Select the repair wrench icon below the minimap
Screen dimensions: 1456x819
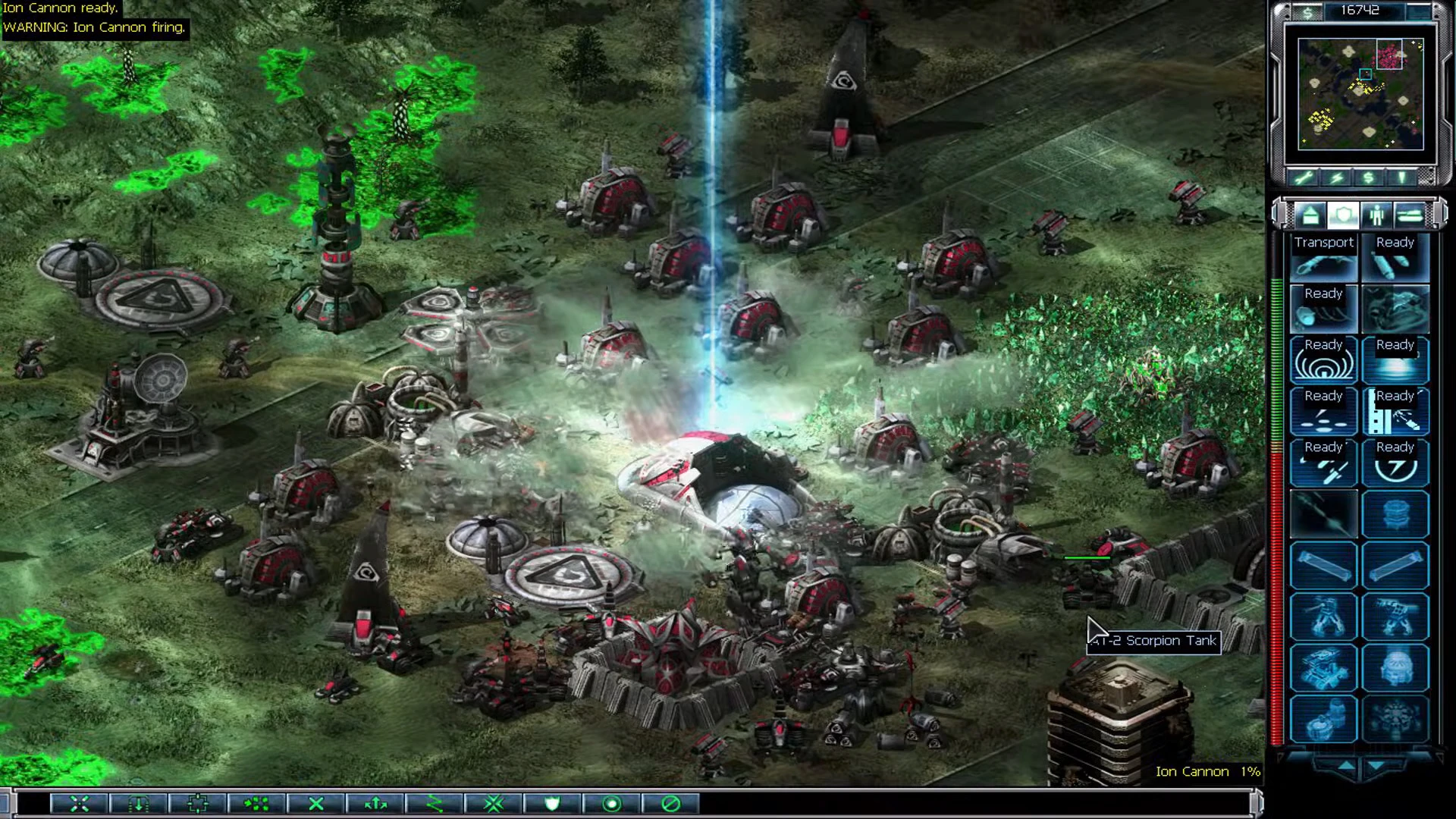(x=1304, y=177)
